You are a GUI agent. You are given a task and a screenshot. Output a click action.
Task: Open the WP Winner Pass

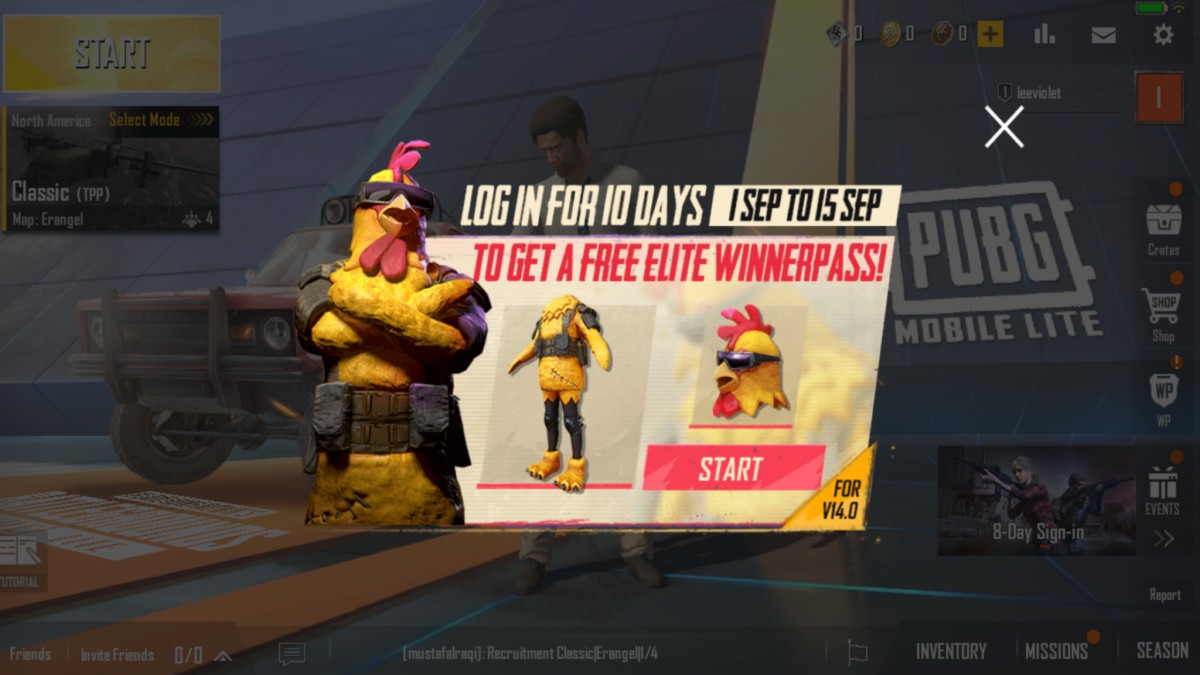point(1163,397)
